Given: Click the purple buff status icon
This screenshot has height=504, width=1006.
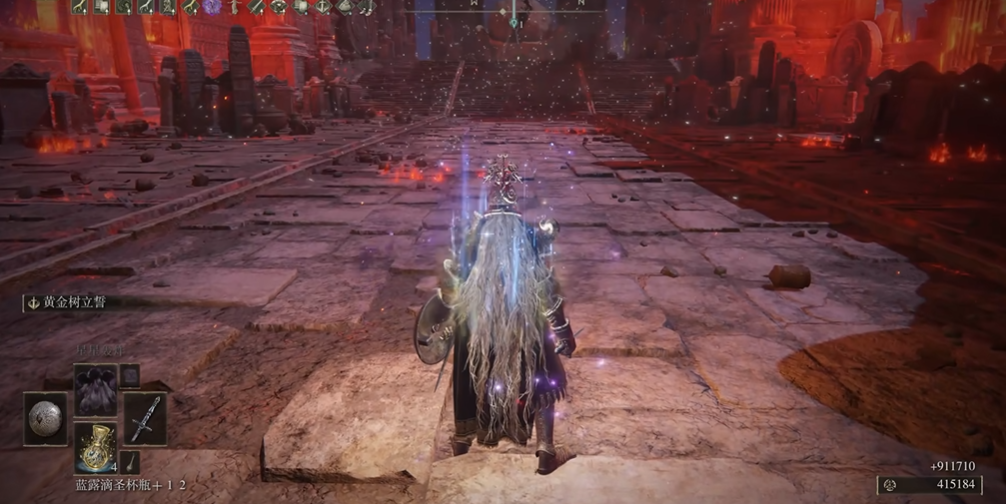Looking at the screenshot, I should pos(212,7).
